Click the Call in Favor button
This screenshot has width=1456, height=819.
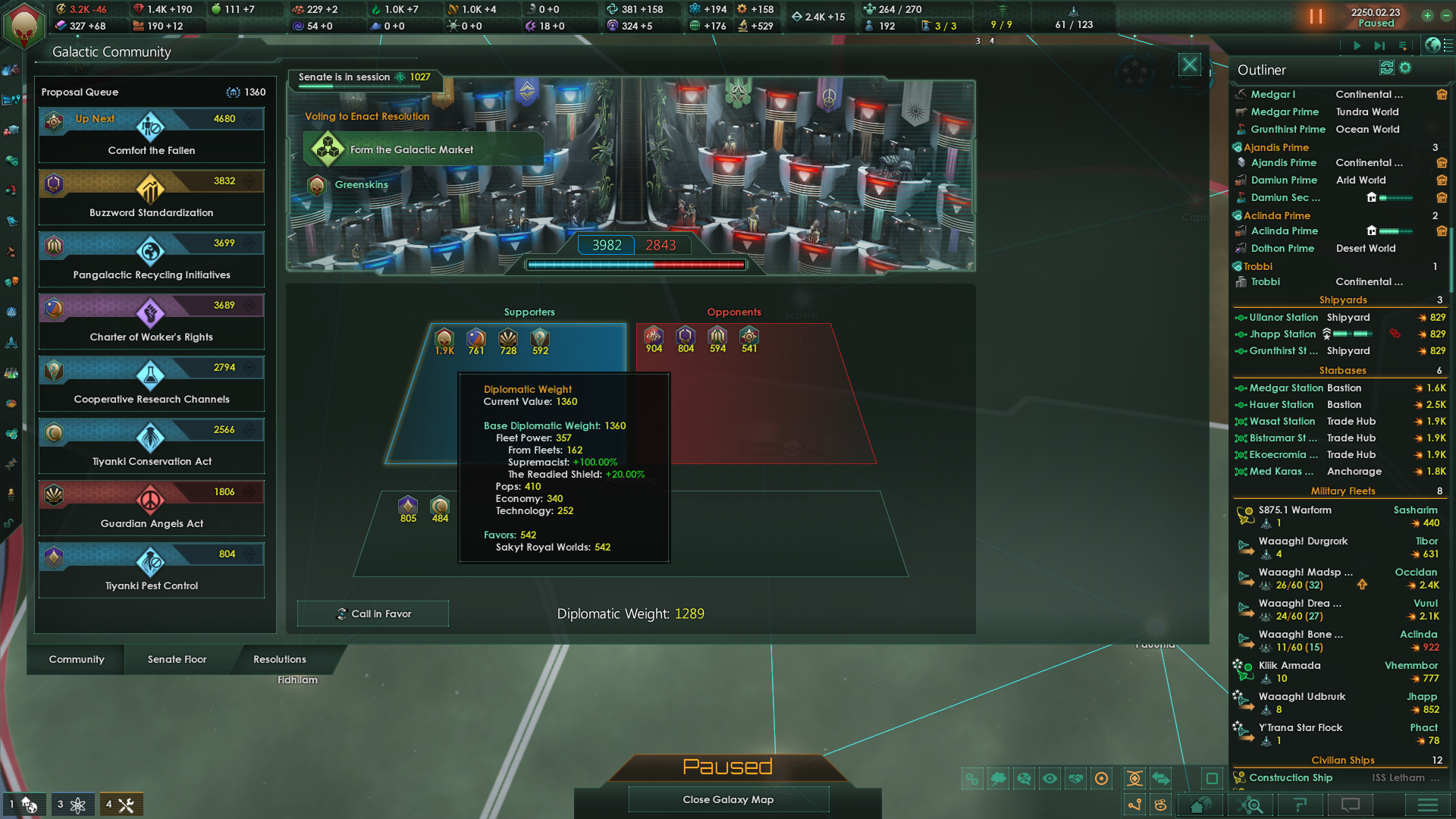click(372, 613)
